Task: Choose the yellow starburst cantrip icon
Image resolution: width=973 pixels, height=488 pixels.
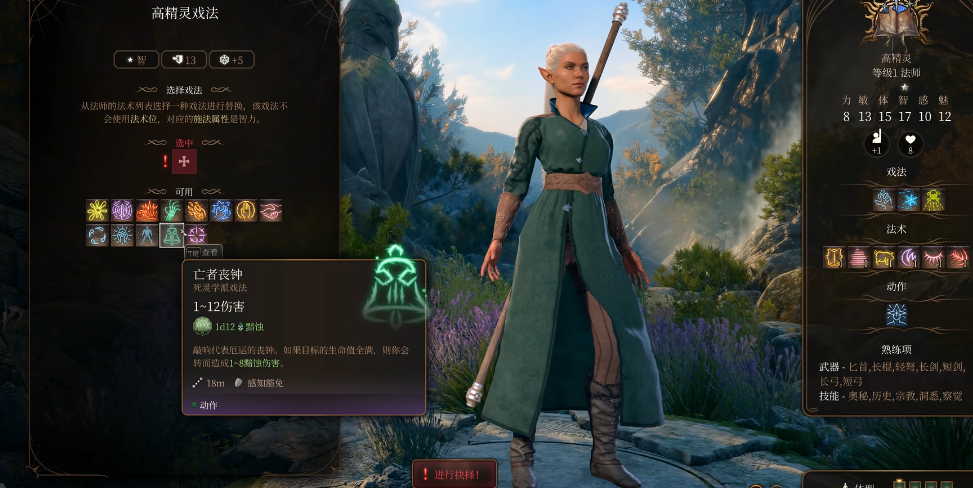Action: (98, 211)
